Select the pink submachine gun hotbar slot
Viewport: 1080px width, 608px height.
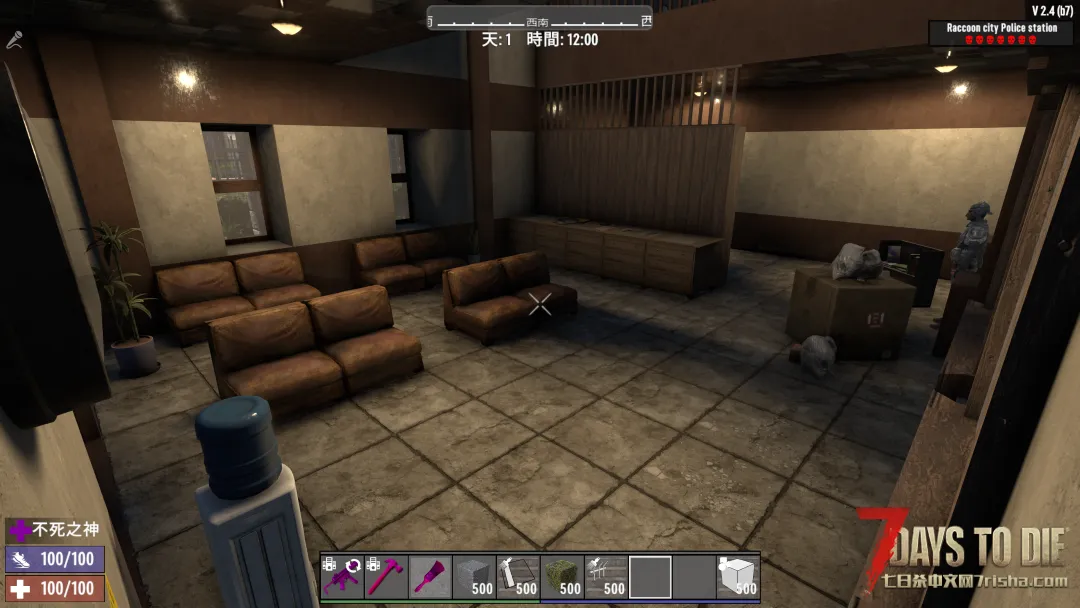pyautogui.click(x=342, y=577)
